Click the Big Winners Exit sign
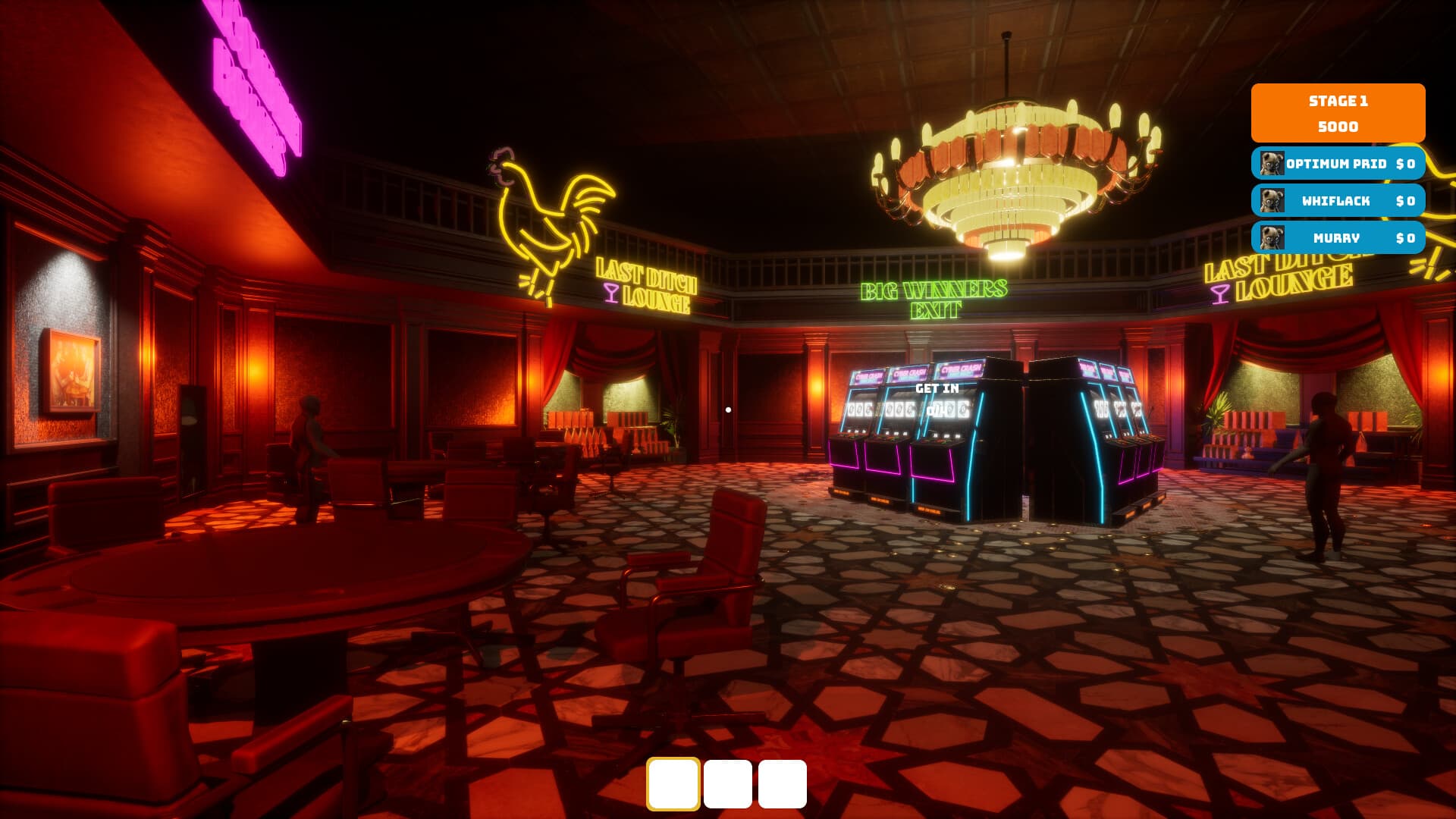This screenshot has height=819, width=1456. click(x=934, y=299)
